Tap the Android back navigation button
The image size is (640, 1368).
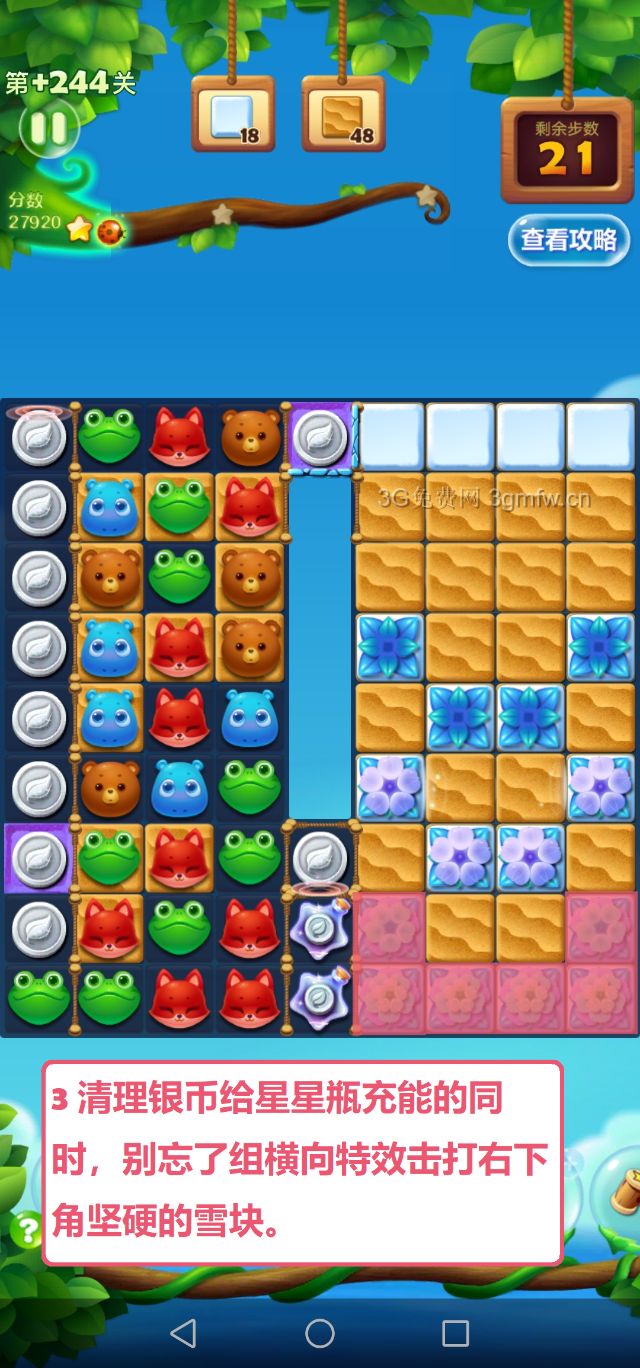point(183,1332)
